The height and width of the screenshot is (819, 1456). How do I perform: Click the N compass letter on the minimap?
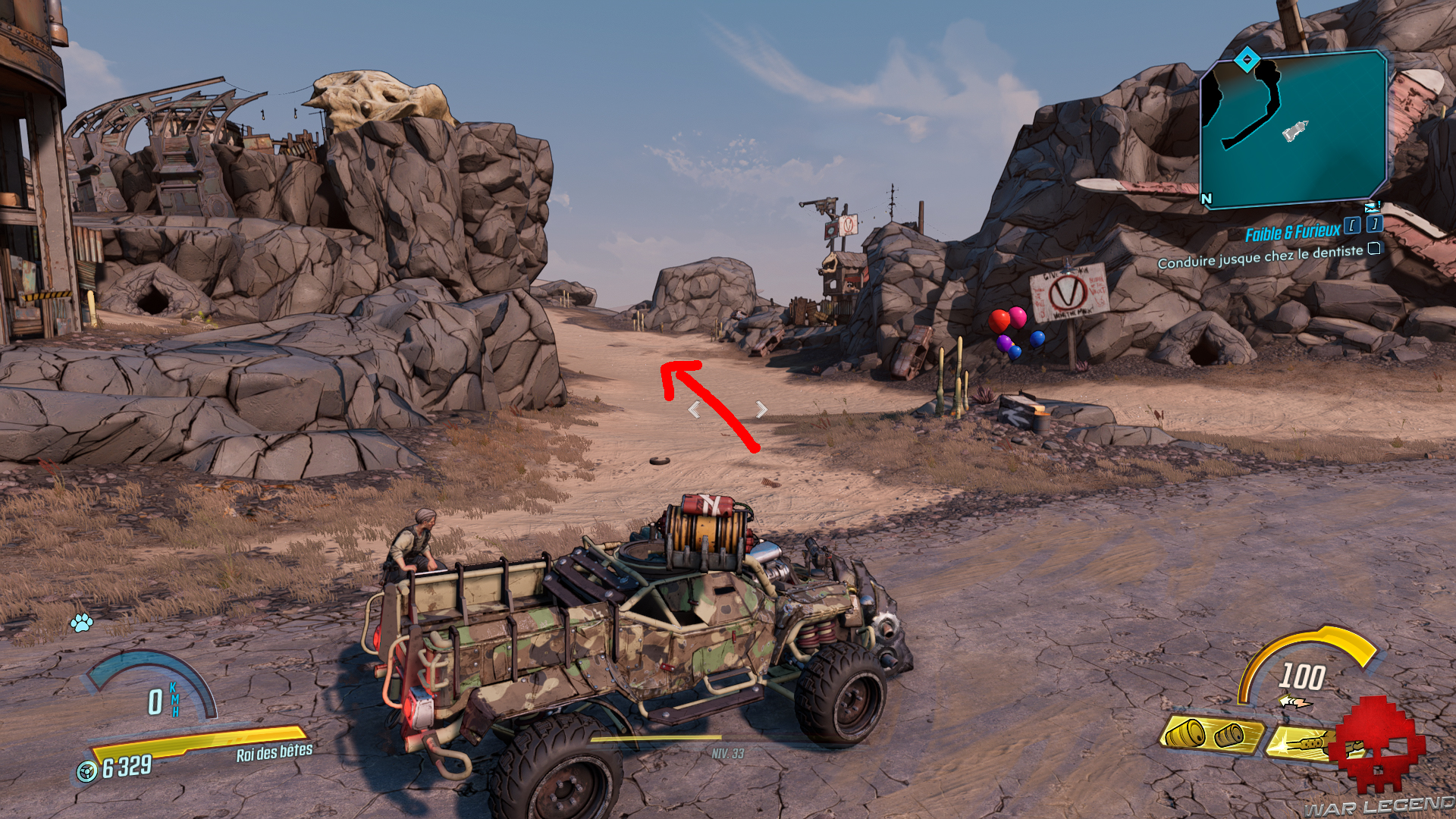[x=1207, y=198]
